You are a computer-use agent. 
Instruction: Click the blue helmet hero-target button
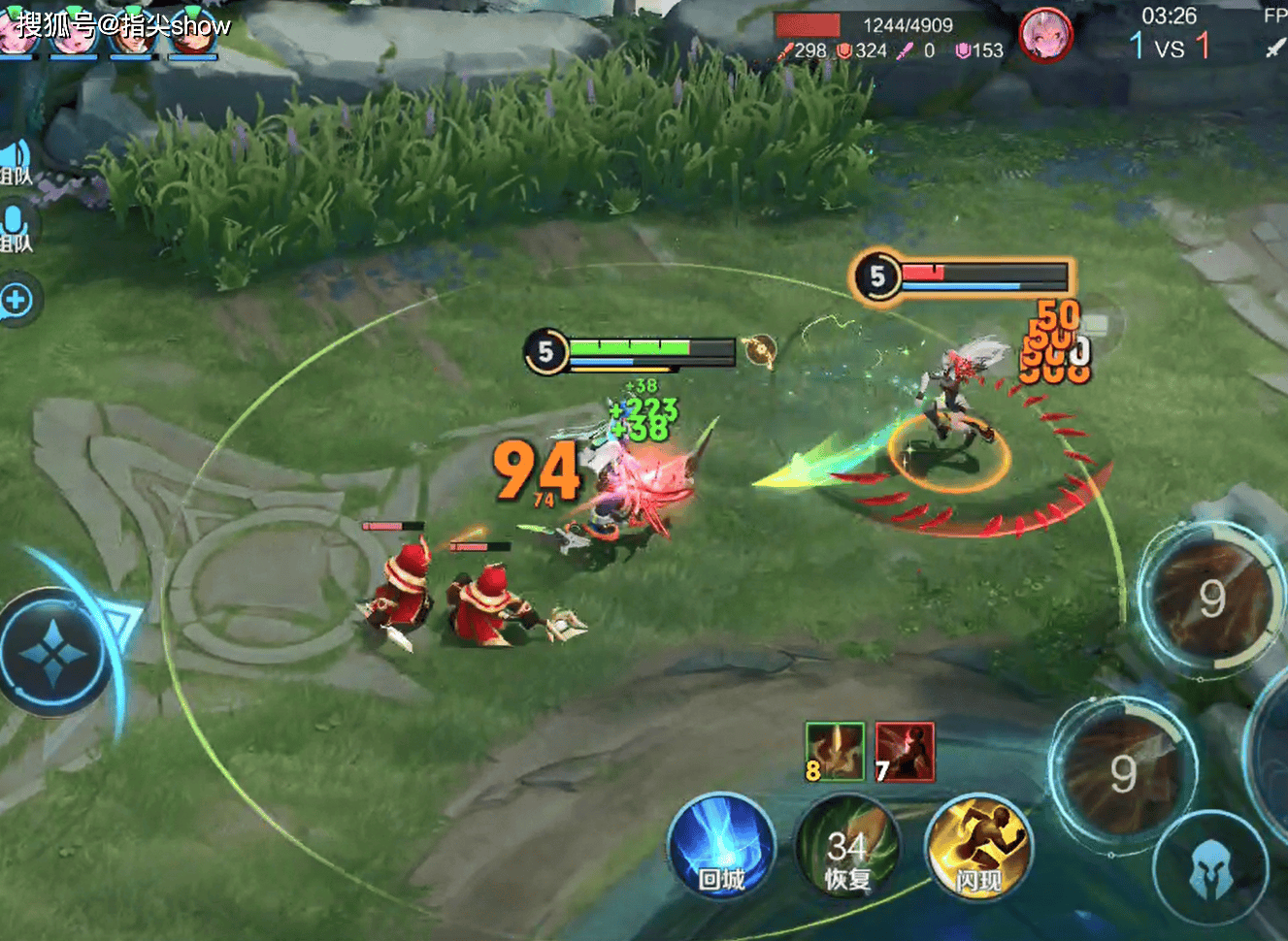1210,866
